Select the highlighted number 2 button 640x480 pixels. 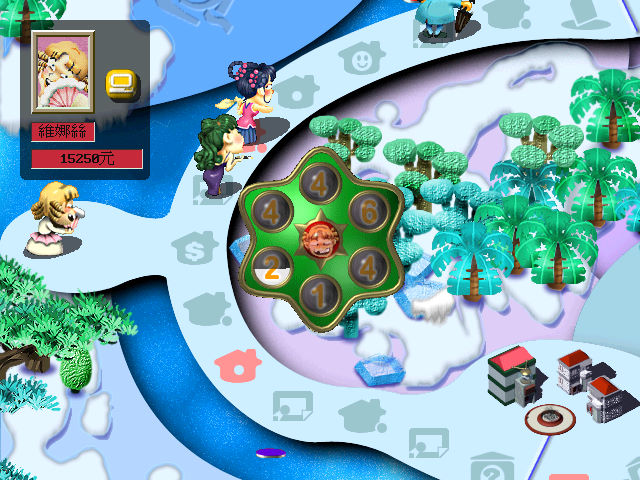[271, 267]
